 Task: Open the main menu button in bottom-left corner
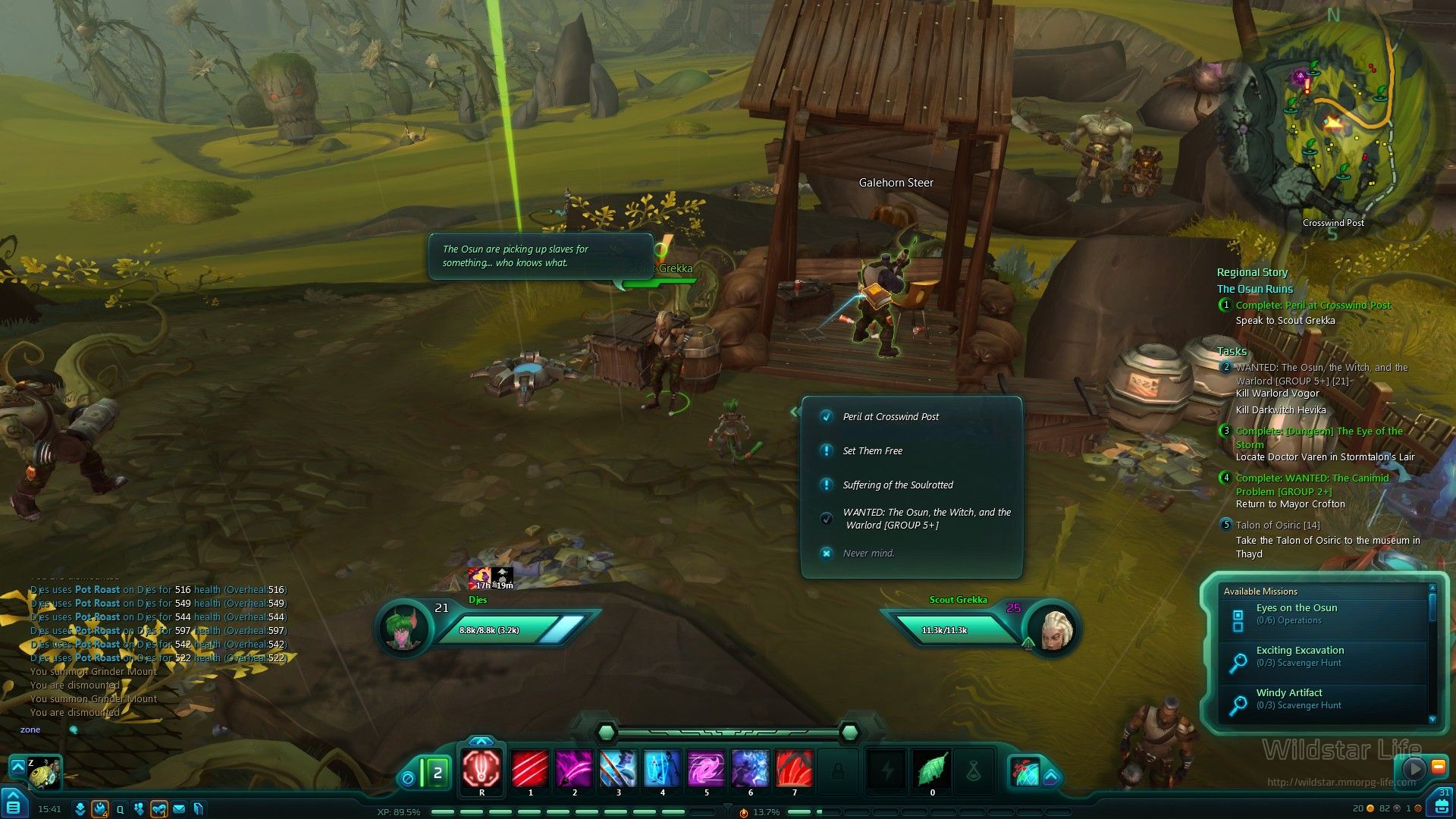[14, 804]
